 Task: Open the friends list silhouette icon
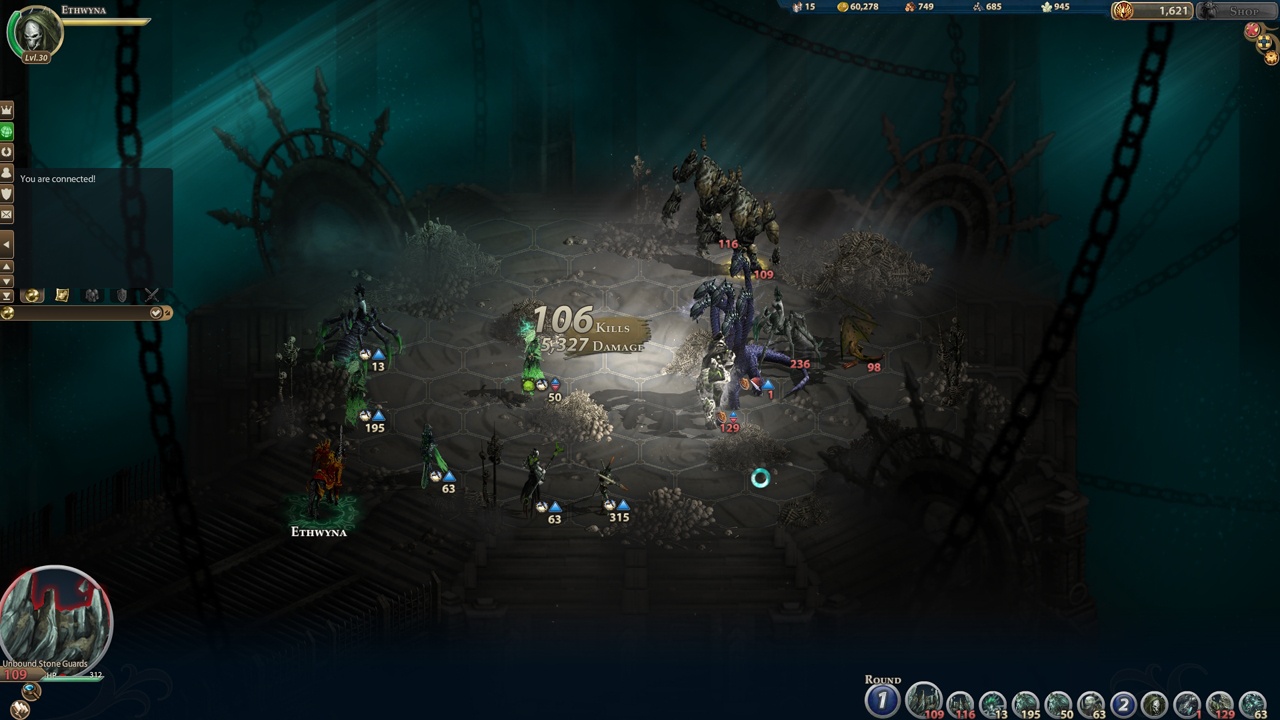click(7, 173)
